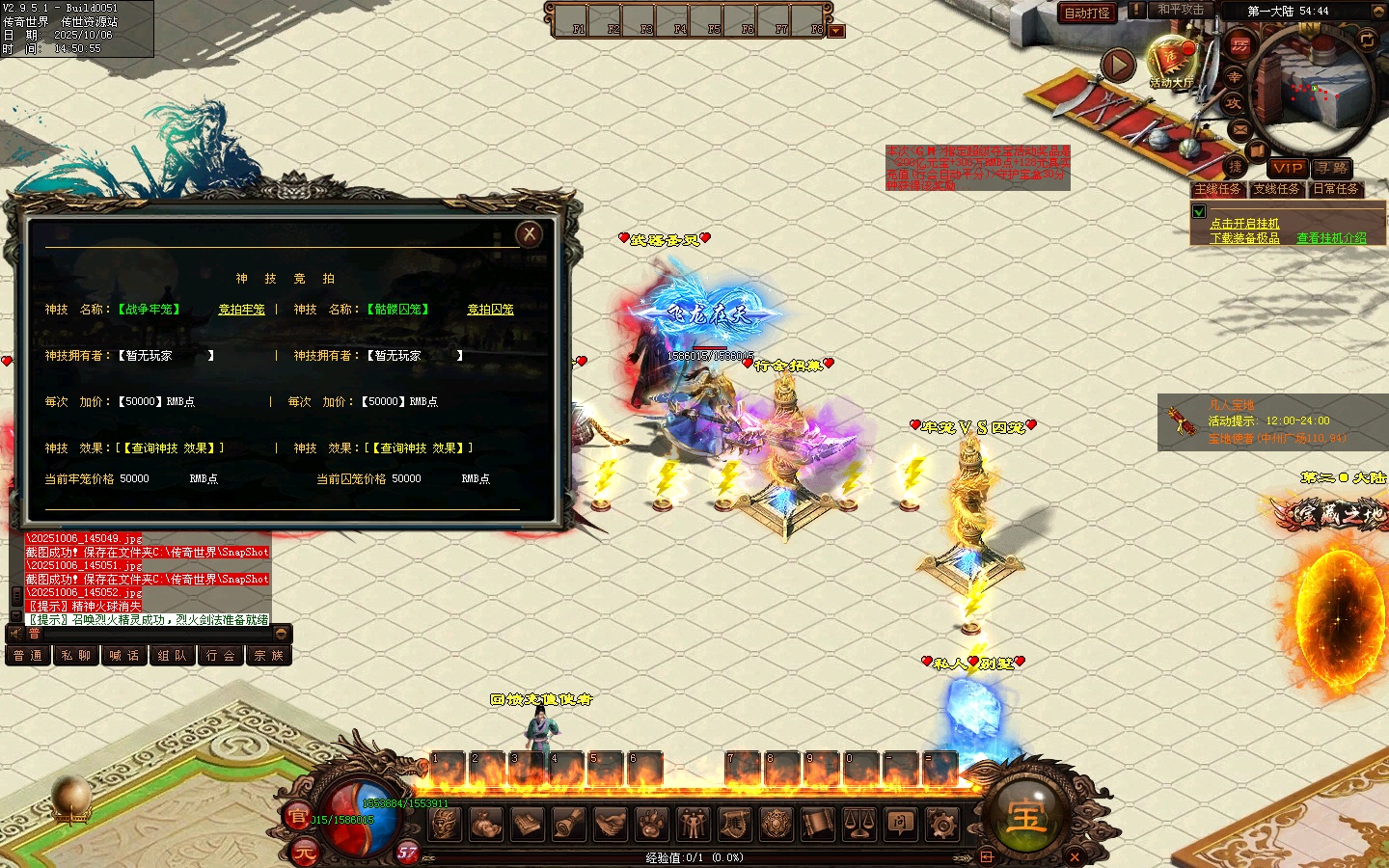Switch to the 日常任务 tab
This screenshot has width=1389, height=868.
pos(1335,189)
